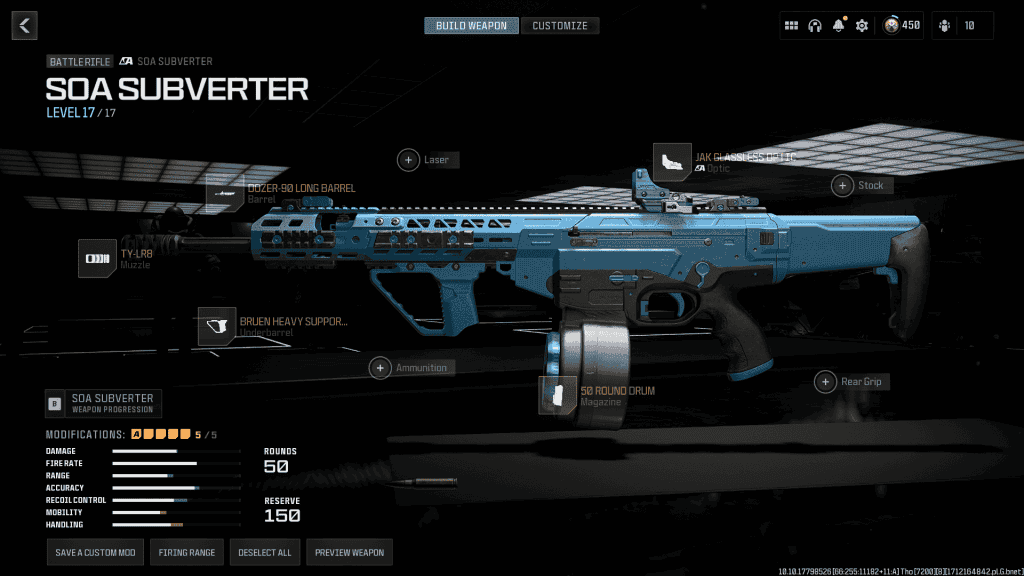
Task: Click the headset voice chat icon
Action: point(815,26)
